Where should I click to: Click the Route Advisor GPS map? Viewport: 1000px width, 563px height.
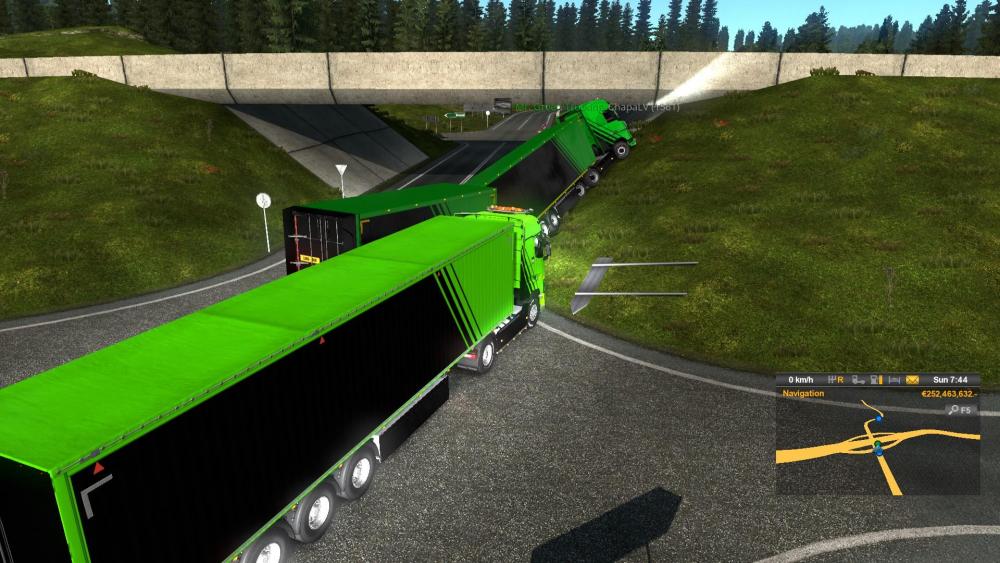[878, 450]
